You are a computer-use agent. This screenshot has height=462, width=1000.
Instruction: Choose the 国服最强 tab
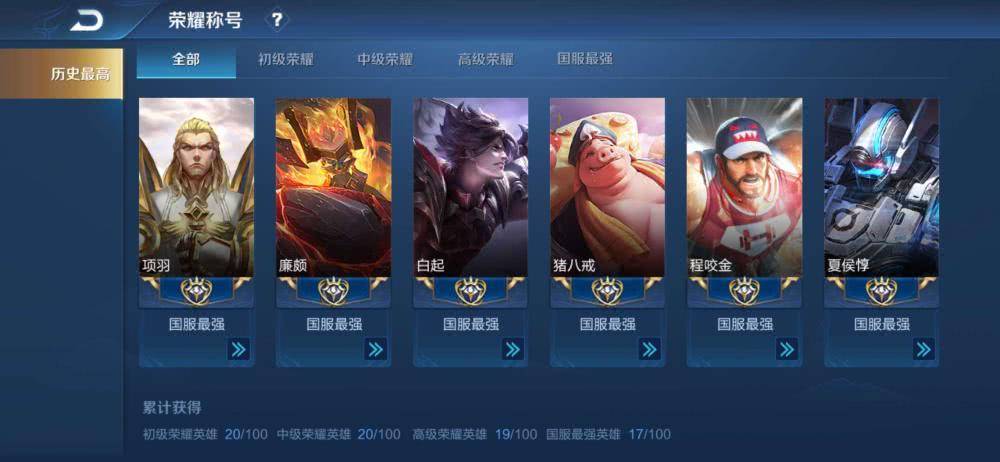[585, 59]
